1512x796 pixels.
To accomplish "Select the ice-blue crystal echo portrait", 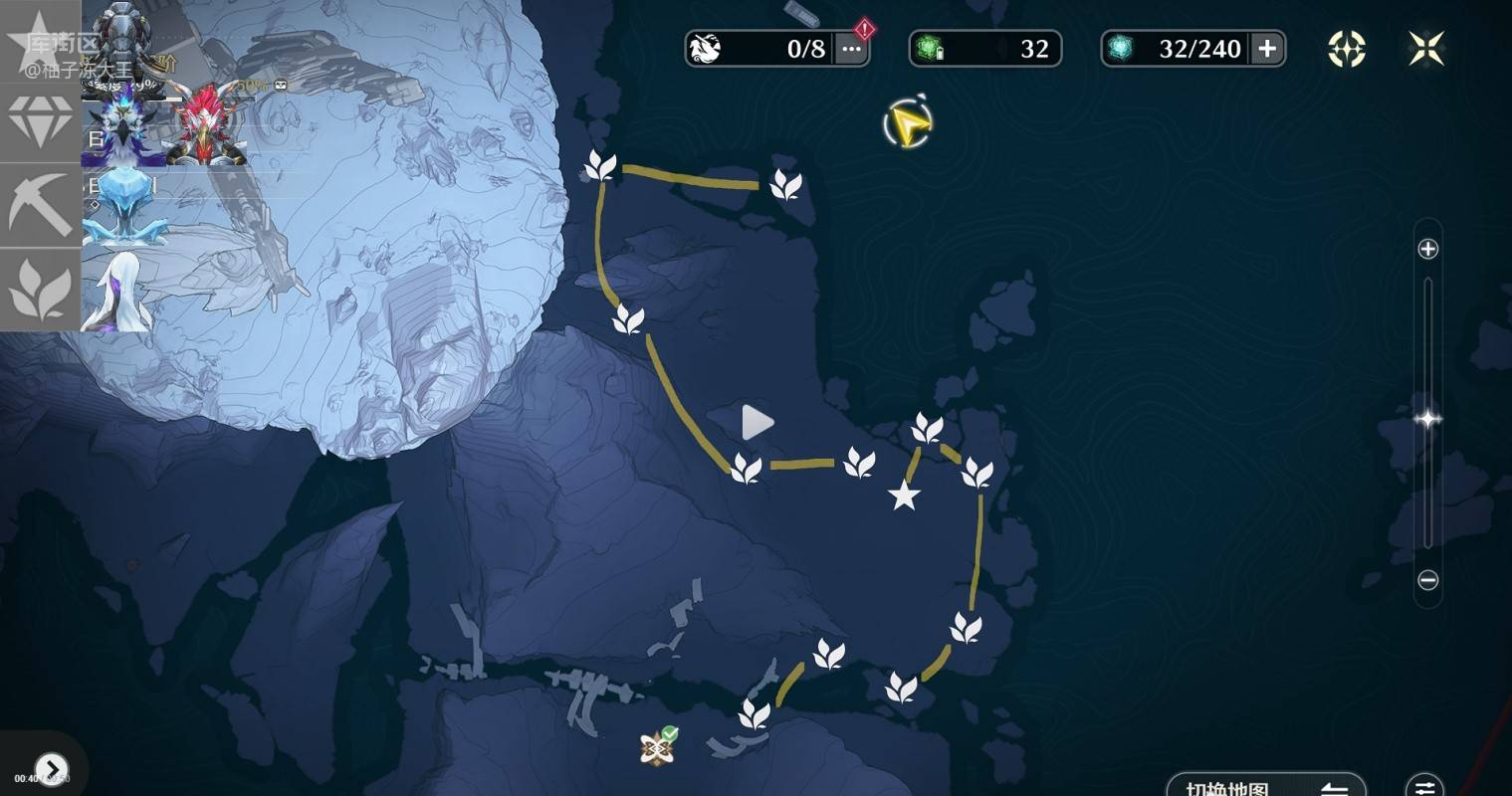I will coord(123,204).
